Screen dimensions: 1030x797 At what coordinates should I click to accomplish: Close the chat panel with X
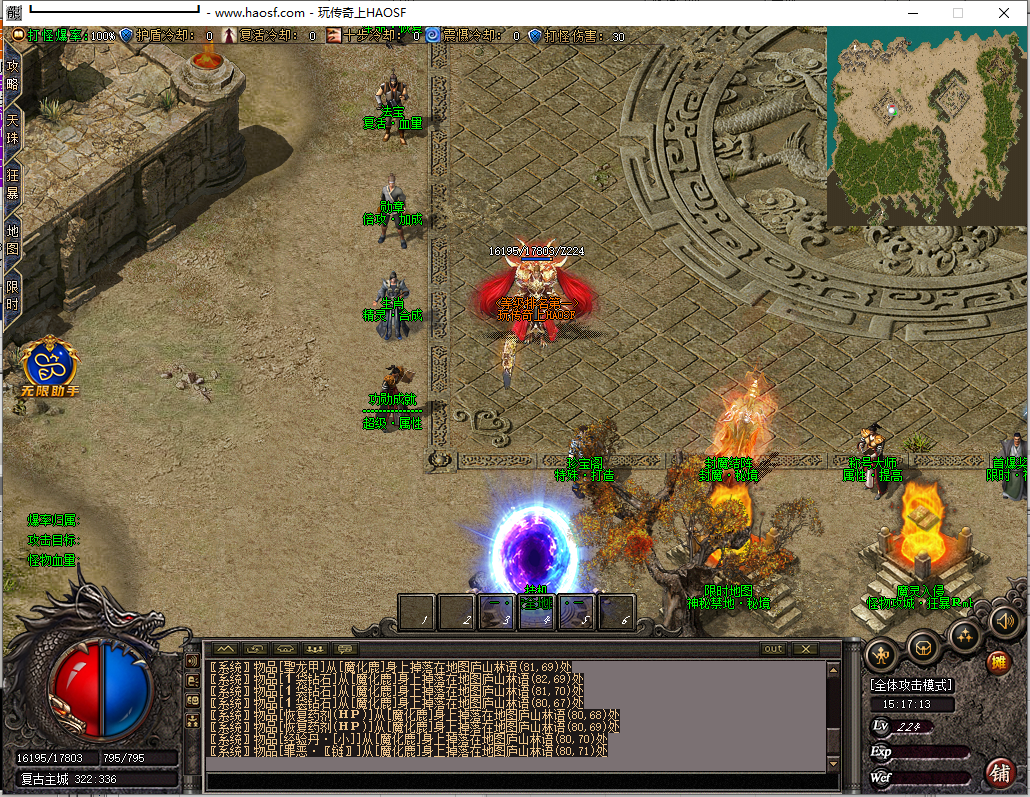[x=802, y=649]
